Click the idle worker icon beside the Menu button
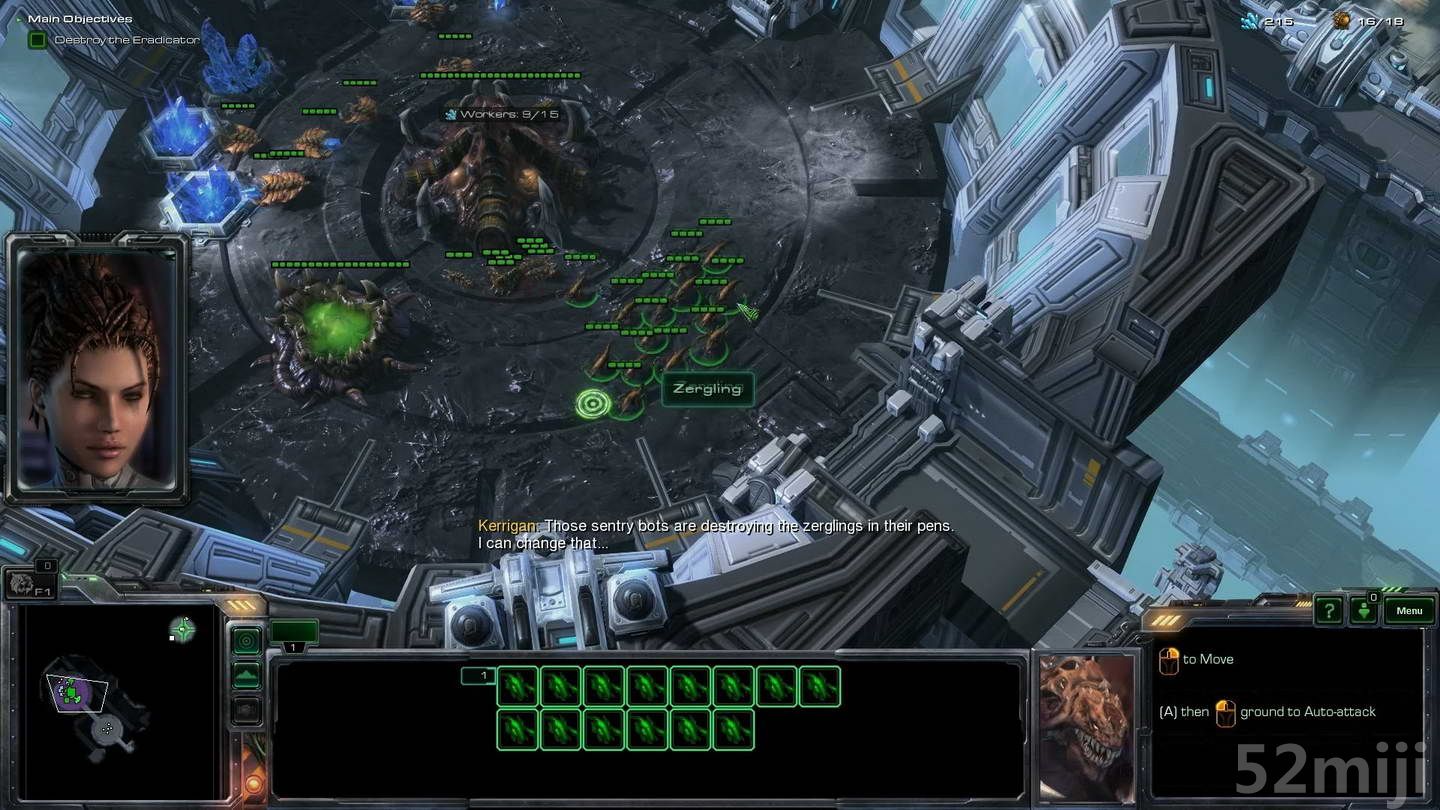This screenshot has width=1440, height=810. [x=1364, y=611]
